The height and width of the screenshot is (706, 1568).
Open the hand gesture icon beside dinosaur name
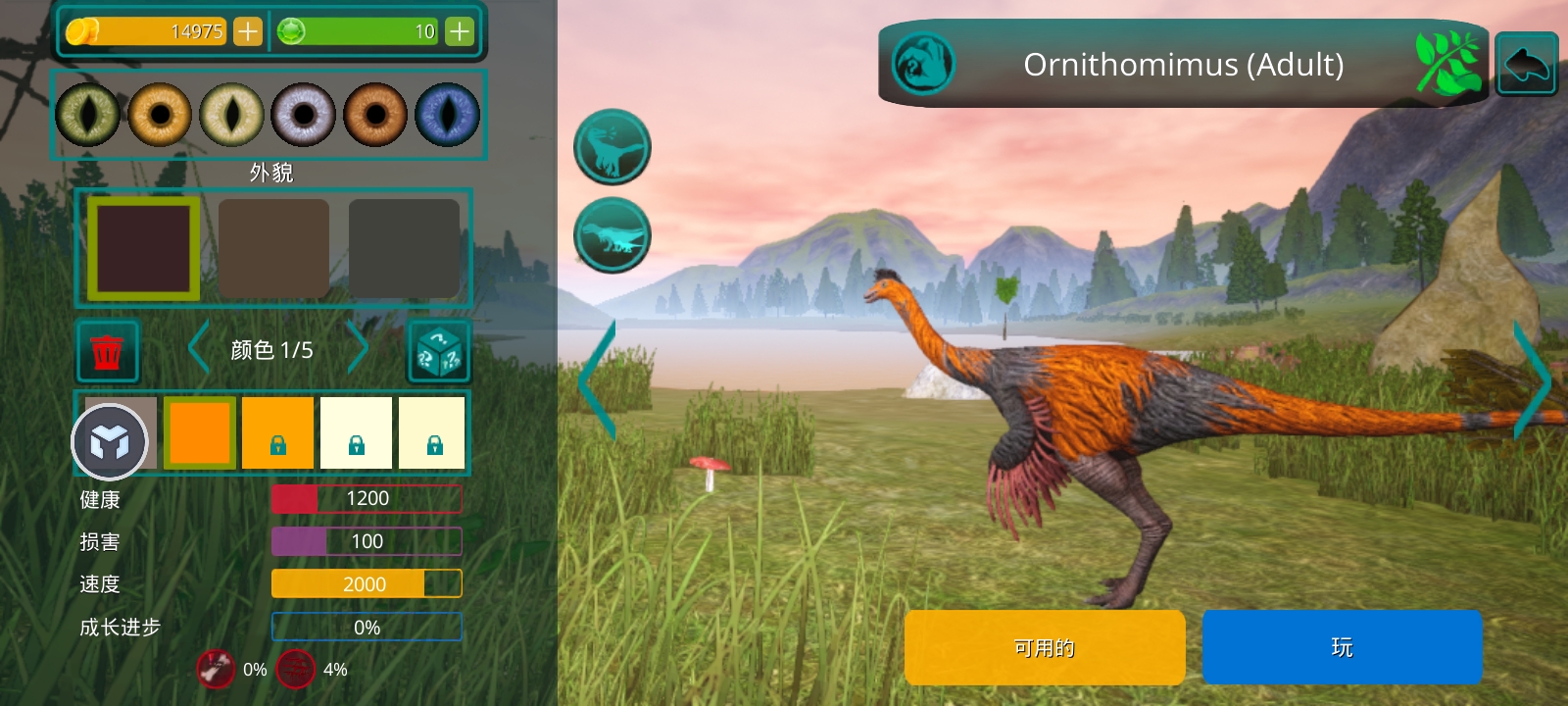tap(922, 64)
